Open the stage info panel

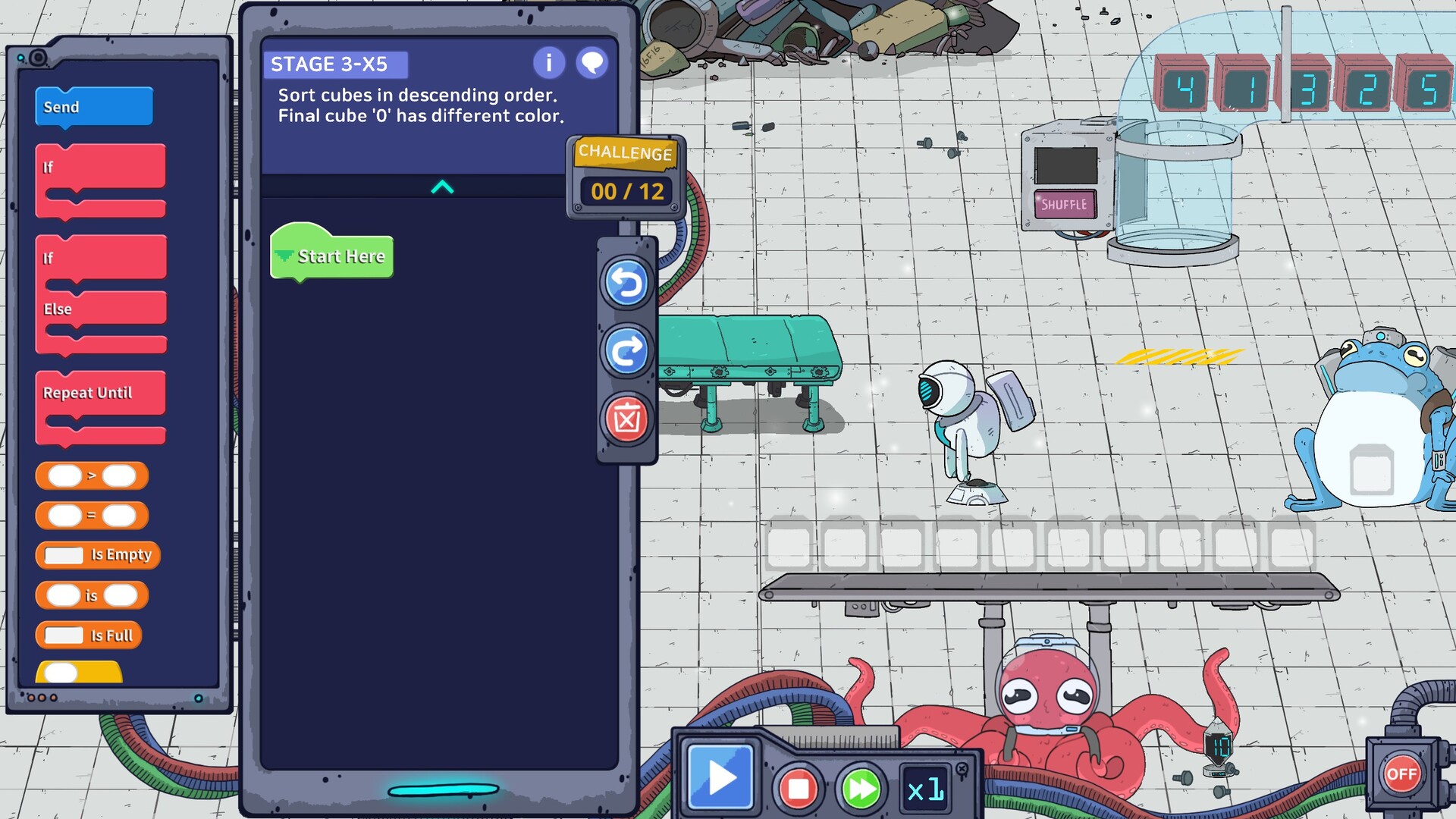pyautogui.click(x=548, y=64)
